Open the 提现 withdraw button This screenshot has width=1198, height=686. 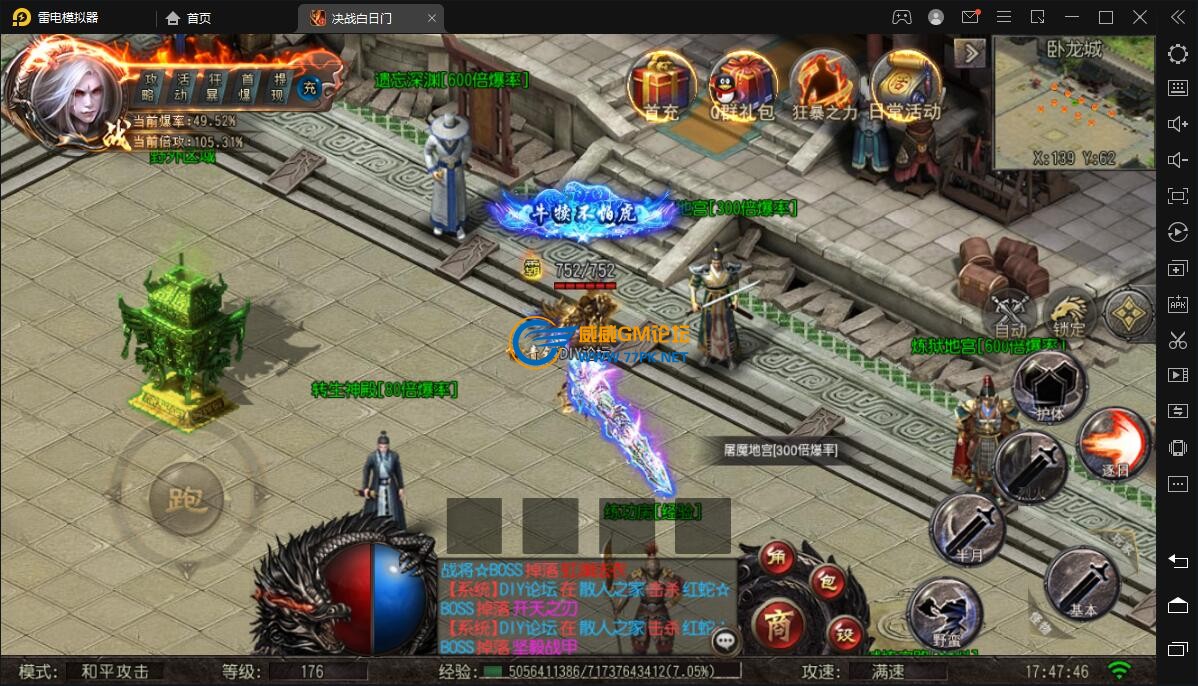tap(279, 87)
